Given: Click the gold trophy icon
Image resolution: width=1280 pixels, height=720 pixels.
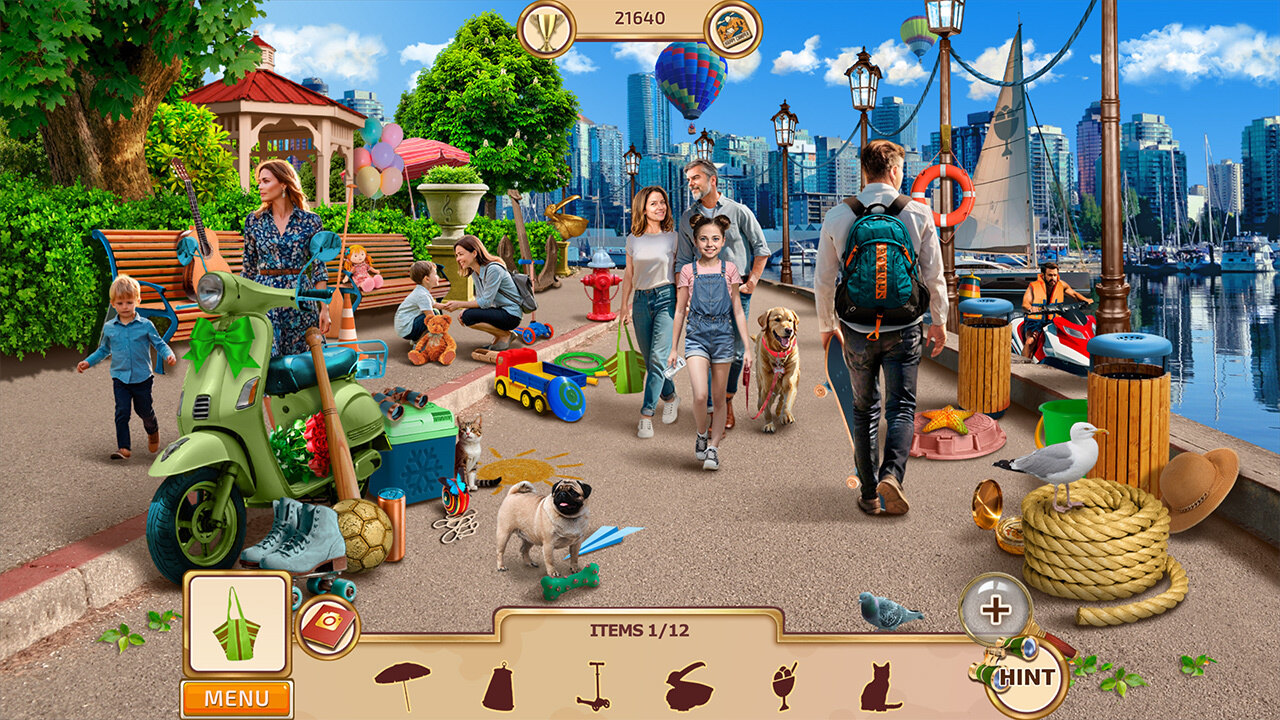Looking at the screenshot, I should [x=546, y=27].
